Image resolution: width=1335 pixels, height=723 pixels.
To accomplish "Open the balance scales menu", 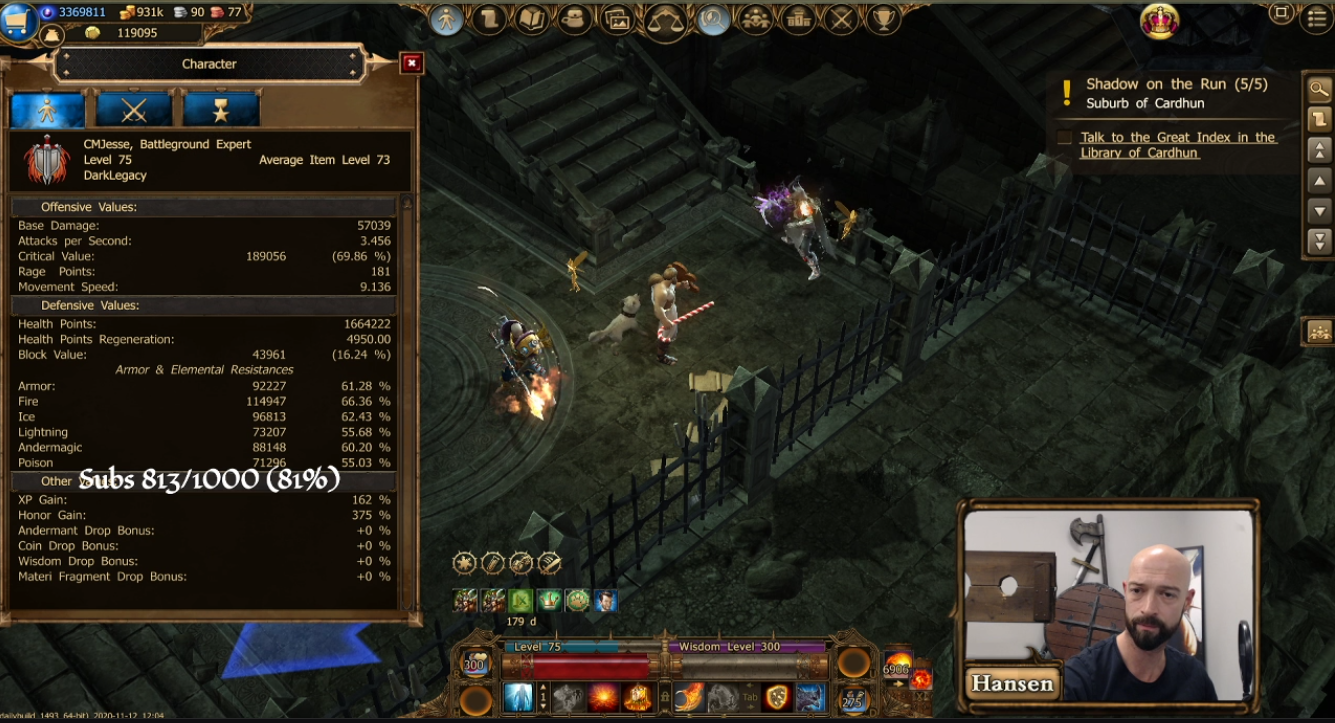I will tap(665, 19).
